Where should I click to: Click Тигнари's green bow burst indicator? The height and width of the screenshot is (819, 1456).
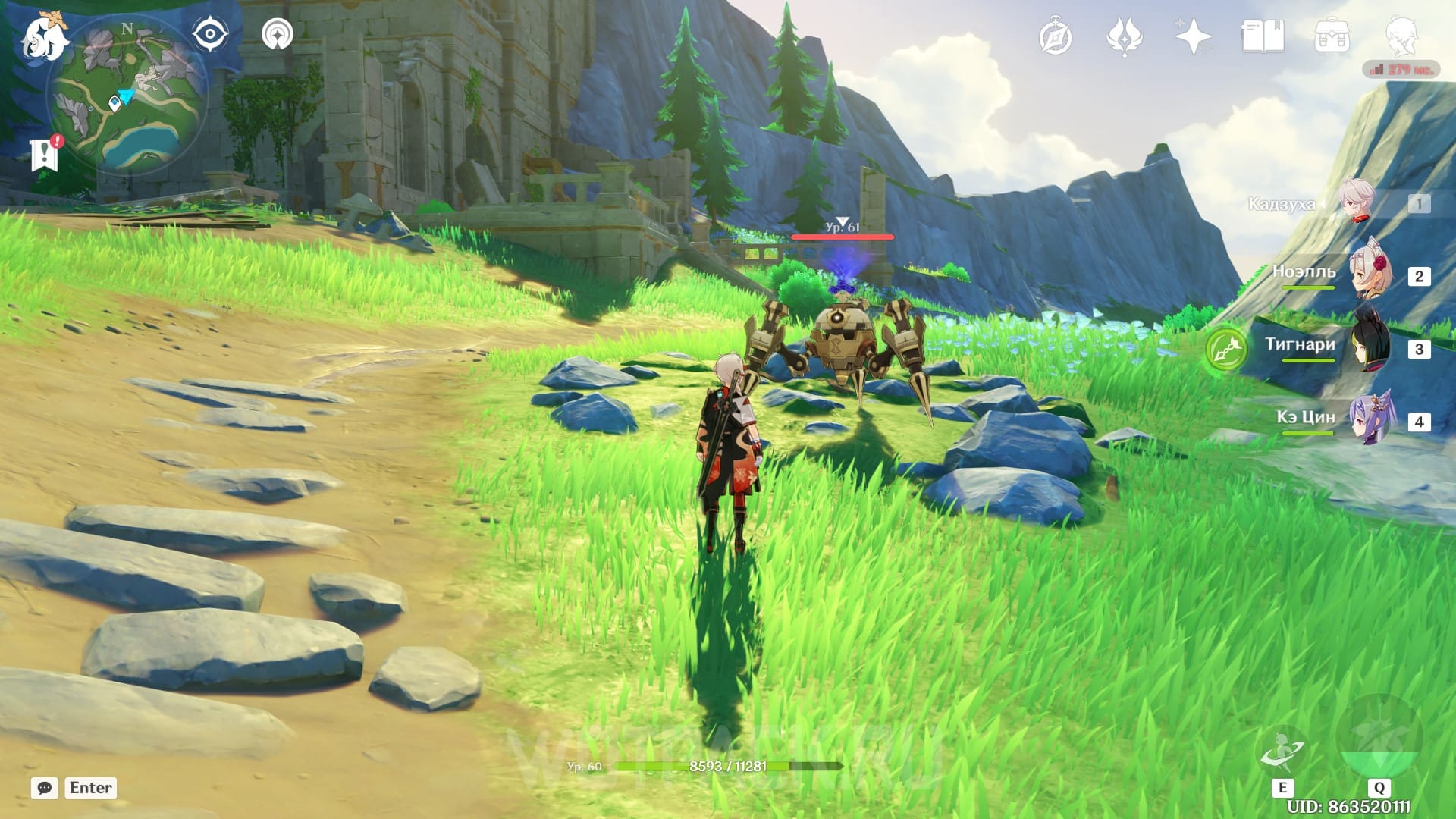[x=1226, y=350]
